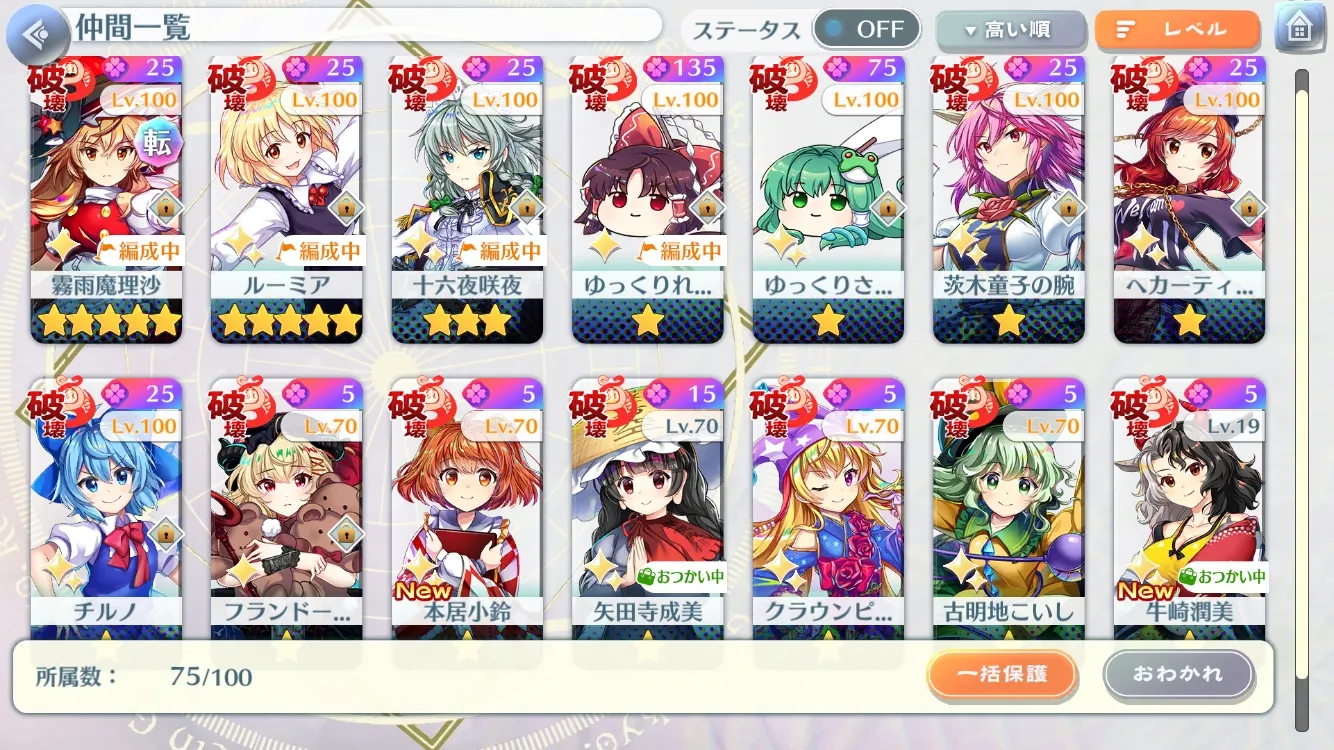Viewport: 1334px width, 750px height.
Task: Toggle the ステータス OFF switch
Action: coord(866,29)
